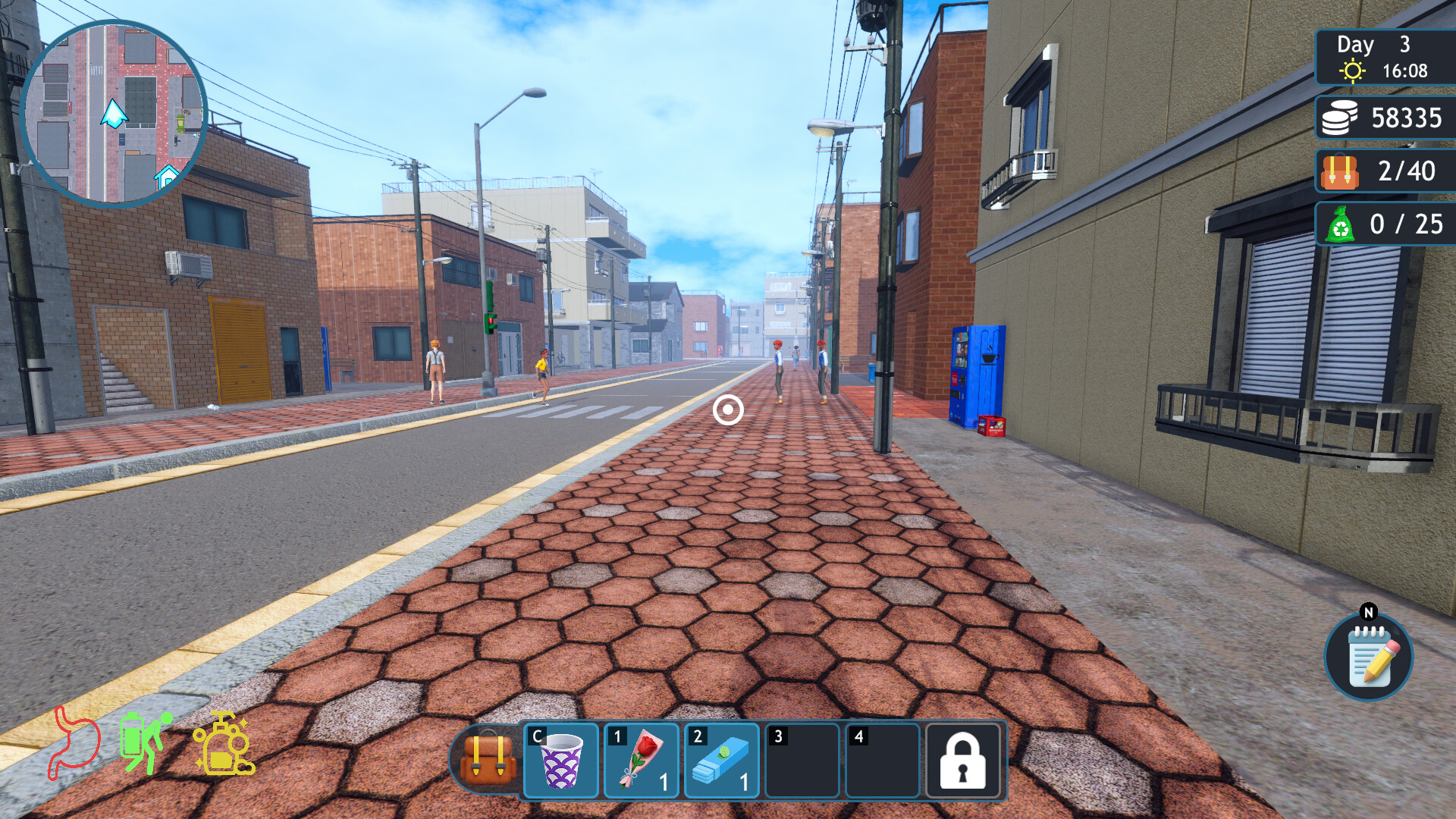Select the chewing gum in hotbar slot 2
The width and height of the screenshot is (1456, 819).
tap(722, 761)
